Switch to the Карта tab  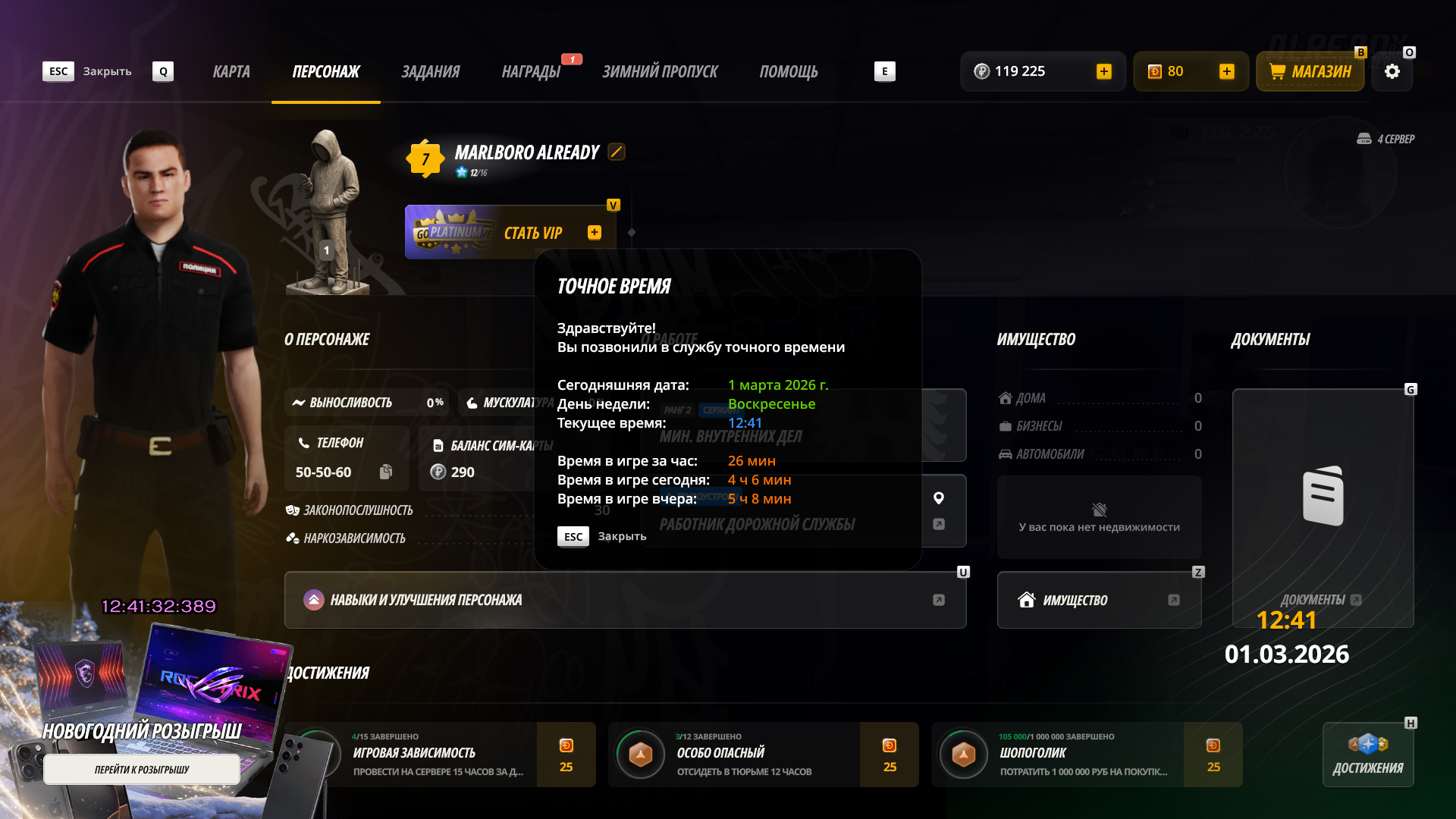click(x=231, y=71)
